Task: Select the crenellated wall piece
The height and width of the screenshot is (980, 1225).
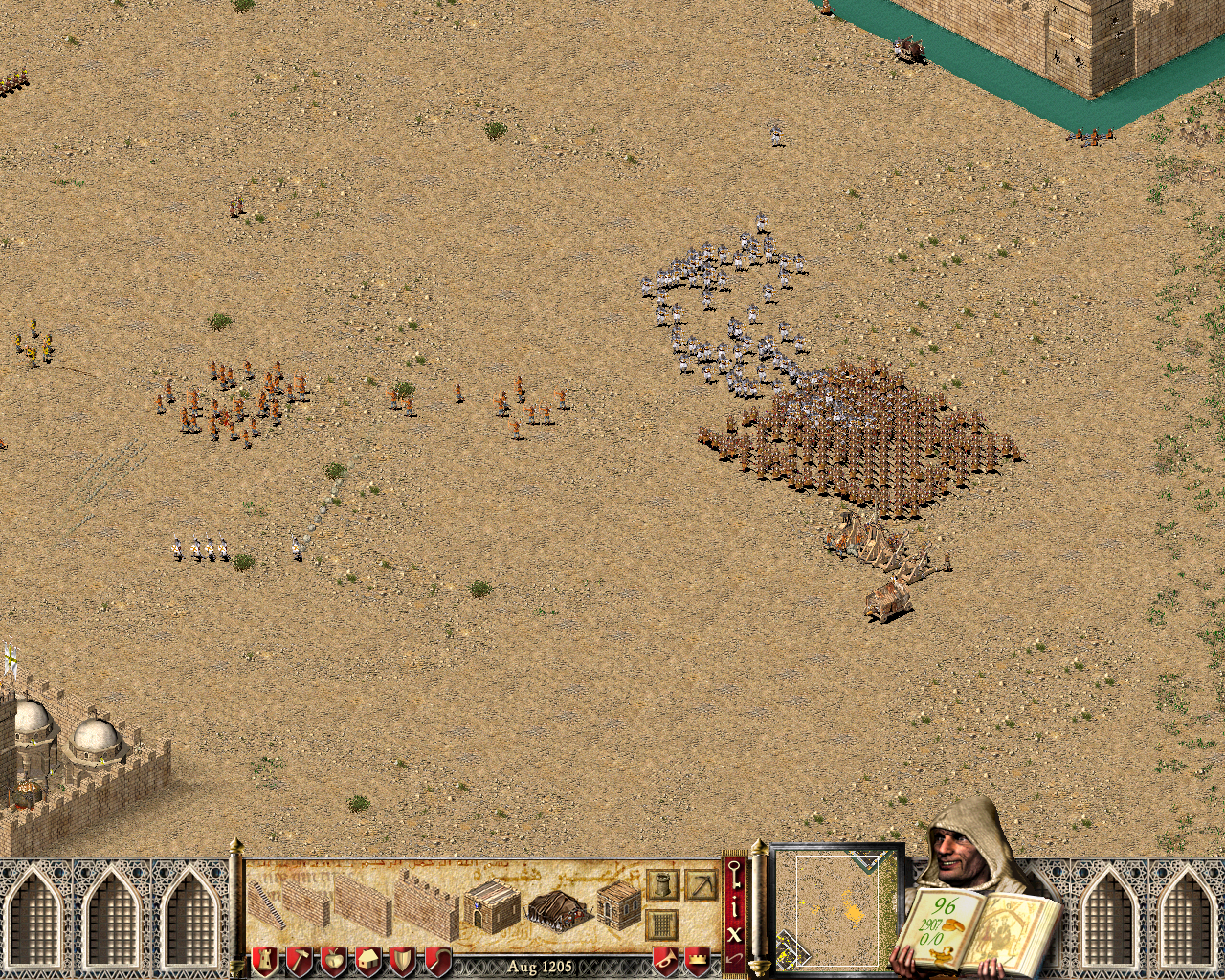Action: pos(427,904)
